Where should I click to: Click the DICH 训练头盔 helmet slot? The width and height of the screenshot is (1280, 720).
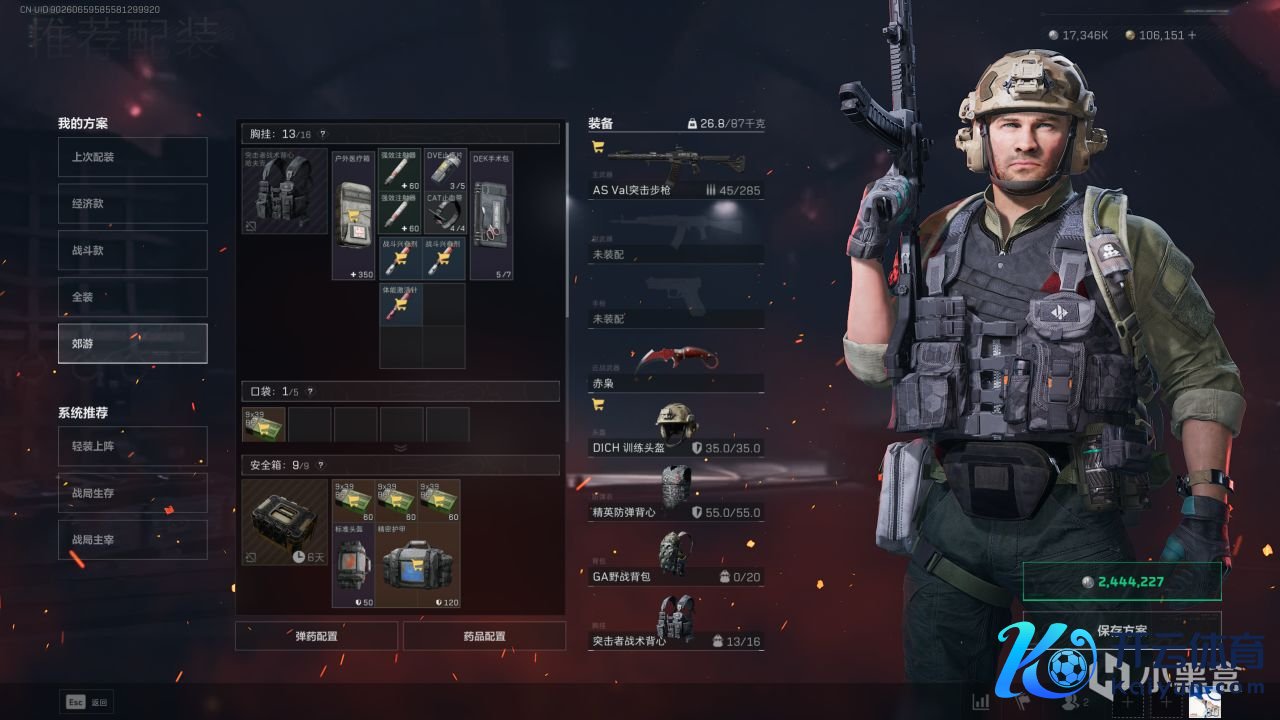point(676,430)
